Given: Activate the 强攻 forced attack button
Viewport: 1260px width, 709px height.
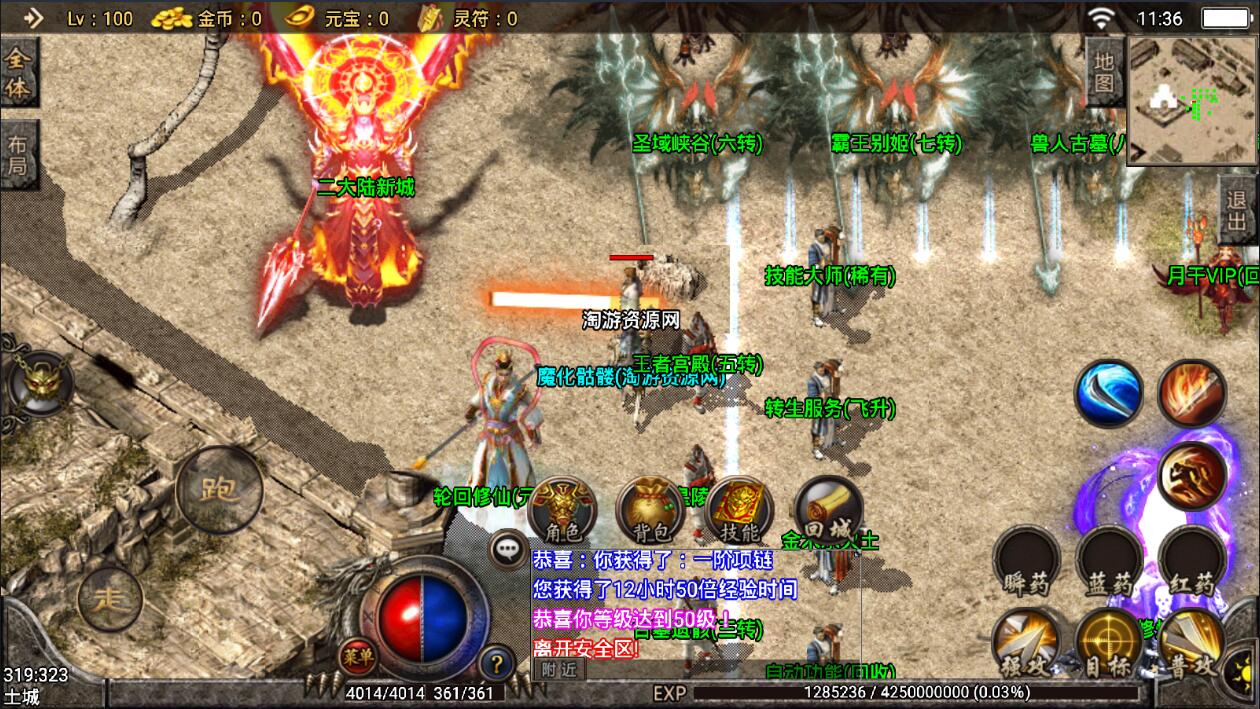Looking at the screenshot, I should (1026, 642).
